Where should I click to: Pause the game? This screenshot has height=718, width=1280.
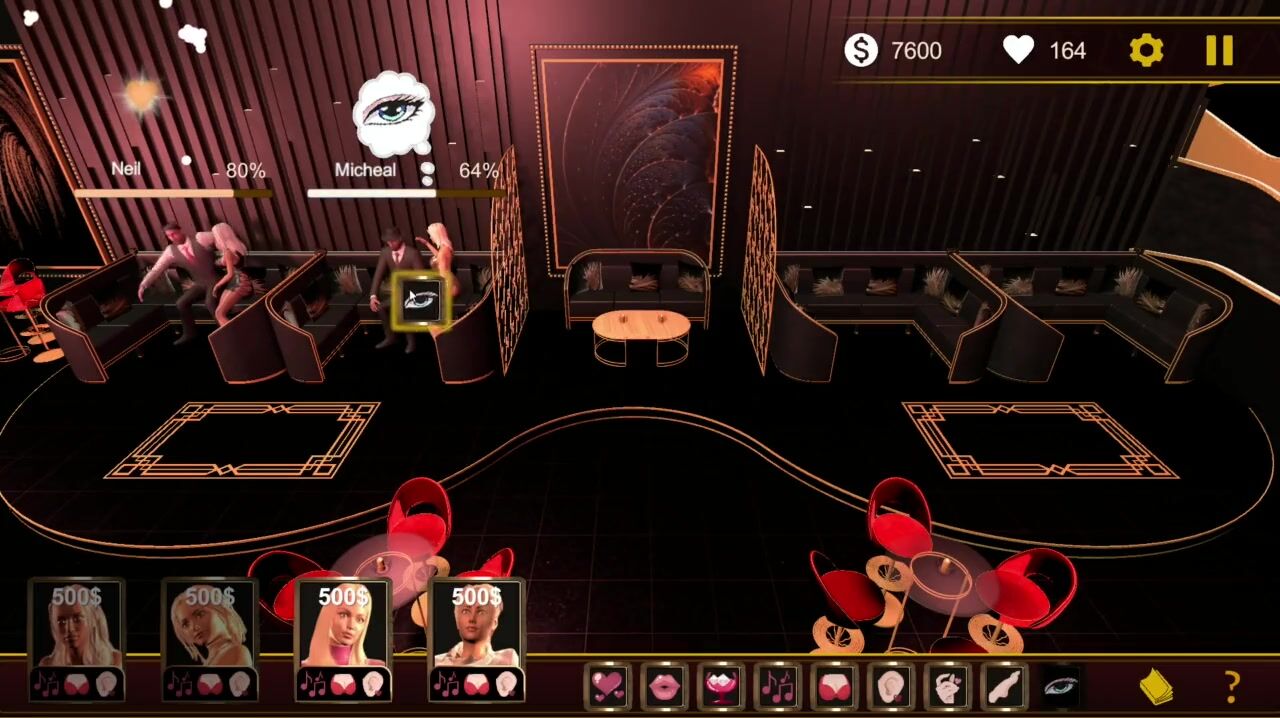(x=1219, y=50)
